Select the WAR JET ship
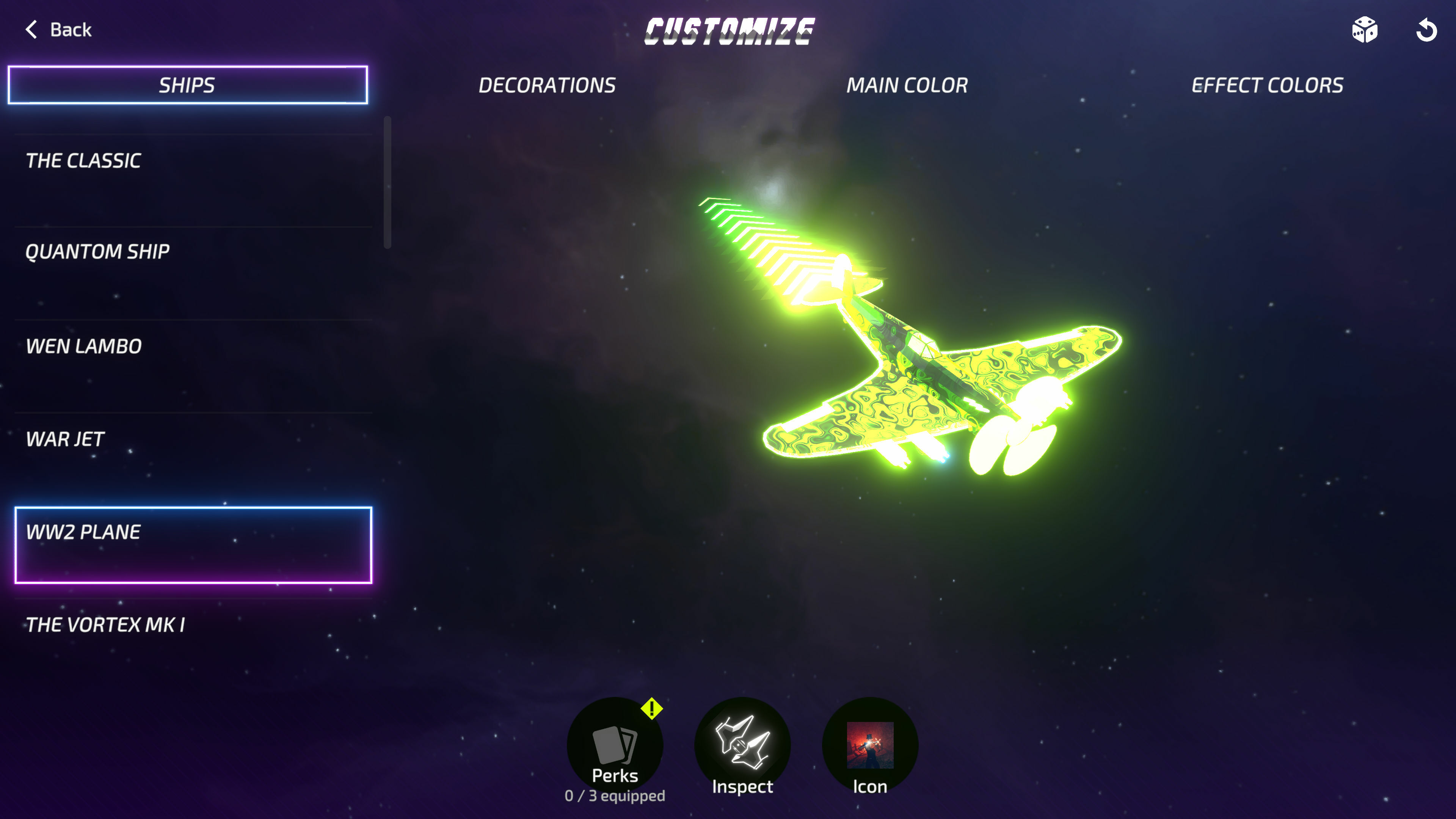 (65, 439)
